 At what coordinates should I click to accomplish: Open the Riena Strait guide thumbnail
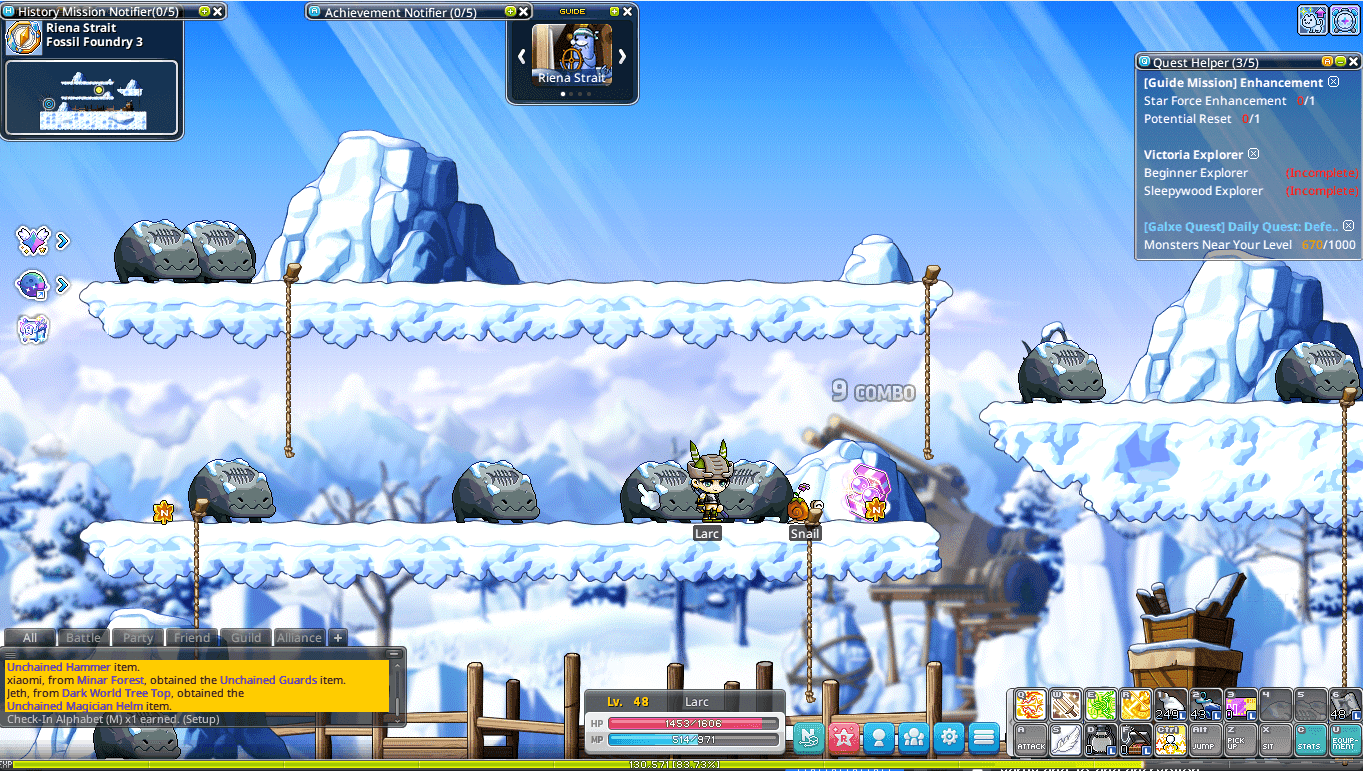pos(571,55)
